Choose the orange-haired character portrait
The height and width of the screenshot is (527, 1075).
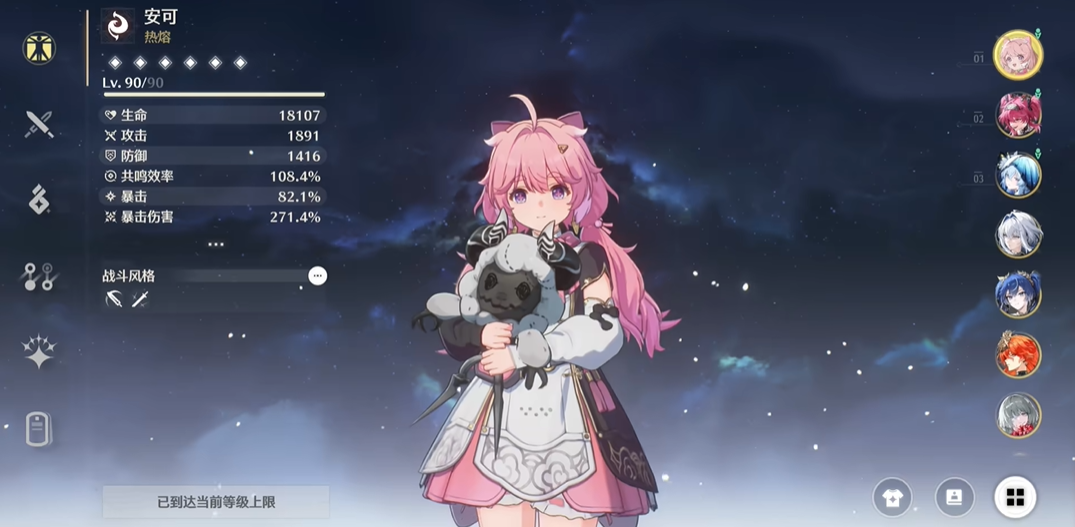[1018, 355]
